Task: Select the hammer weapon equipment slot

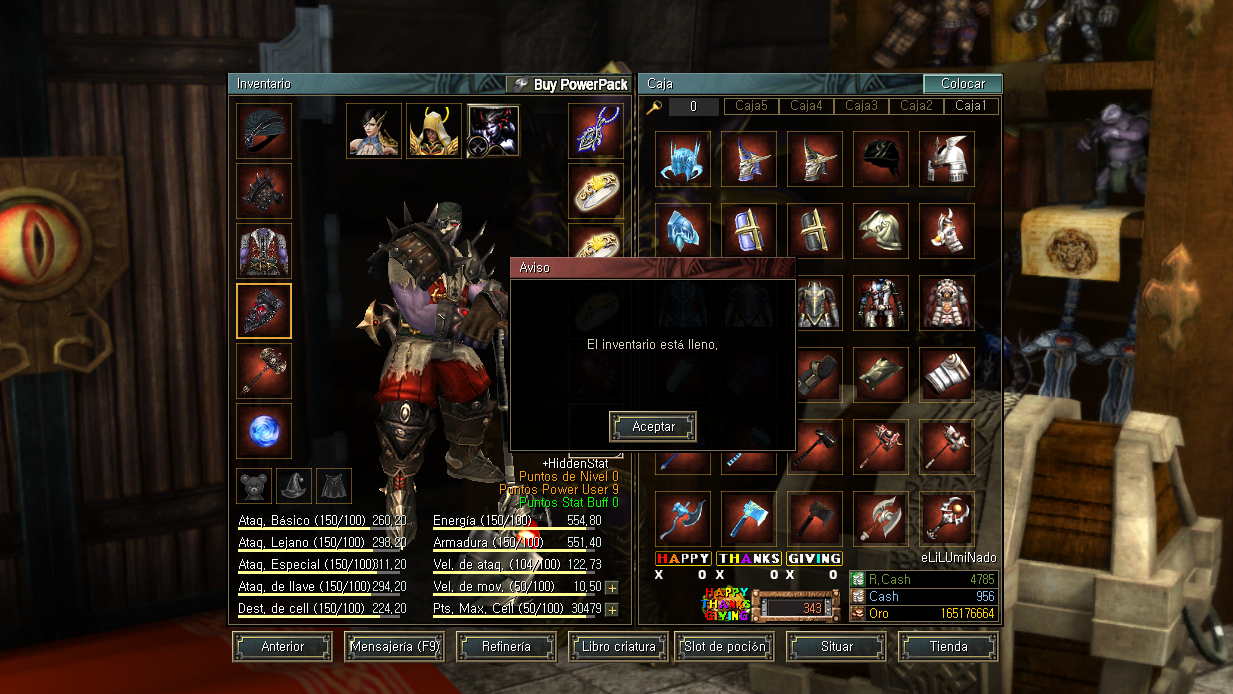Action: [x=264, y=371]
